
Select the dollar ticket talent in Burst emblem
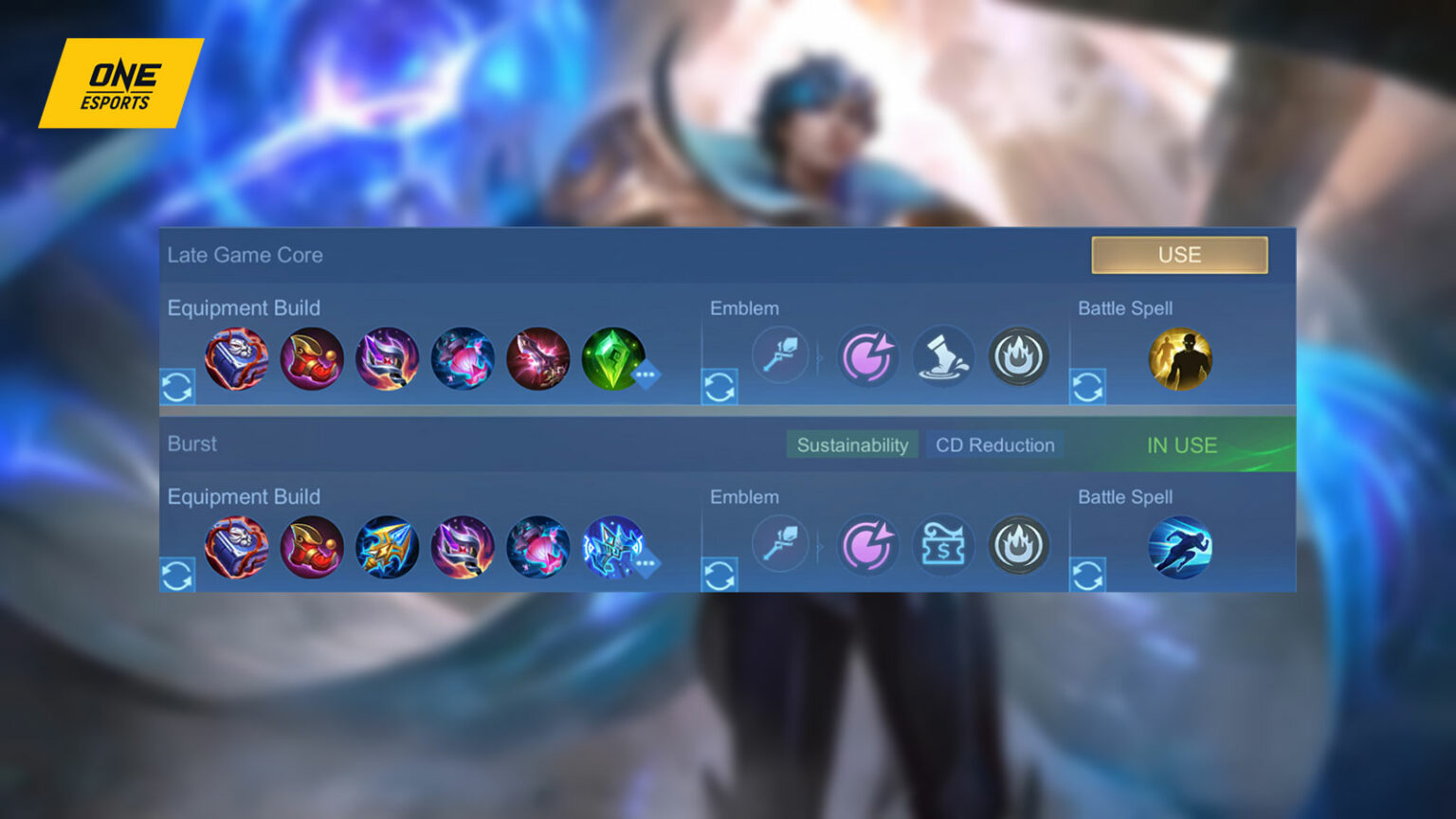pos(944,546)
